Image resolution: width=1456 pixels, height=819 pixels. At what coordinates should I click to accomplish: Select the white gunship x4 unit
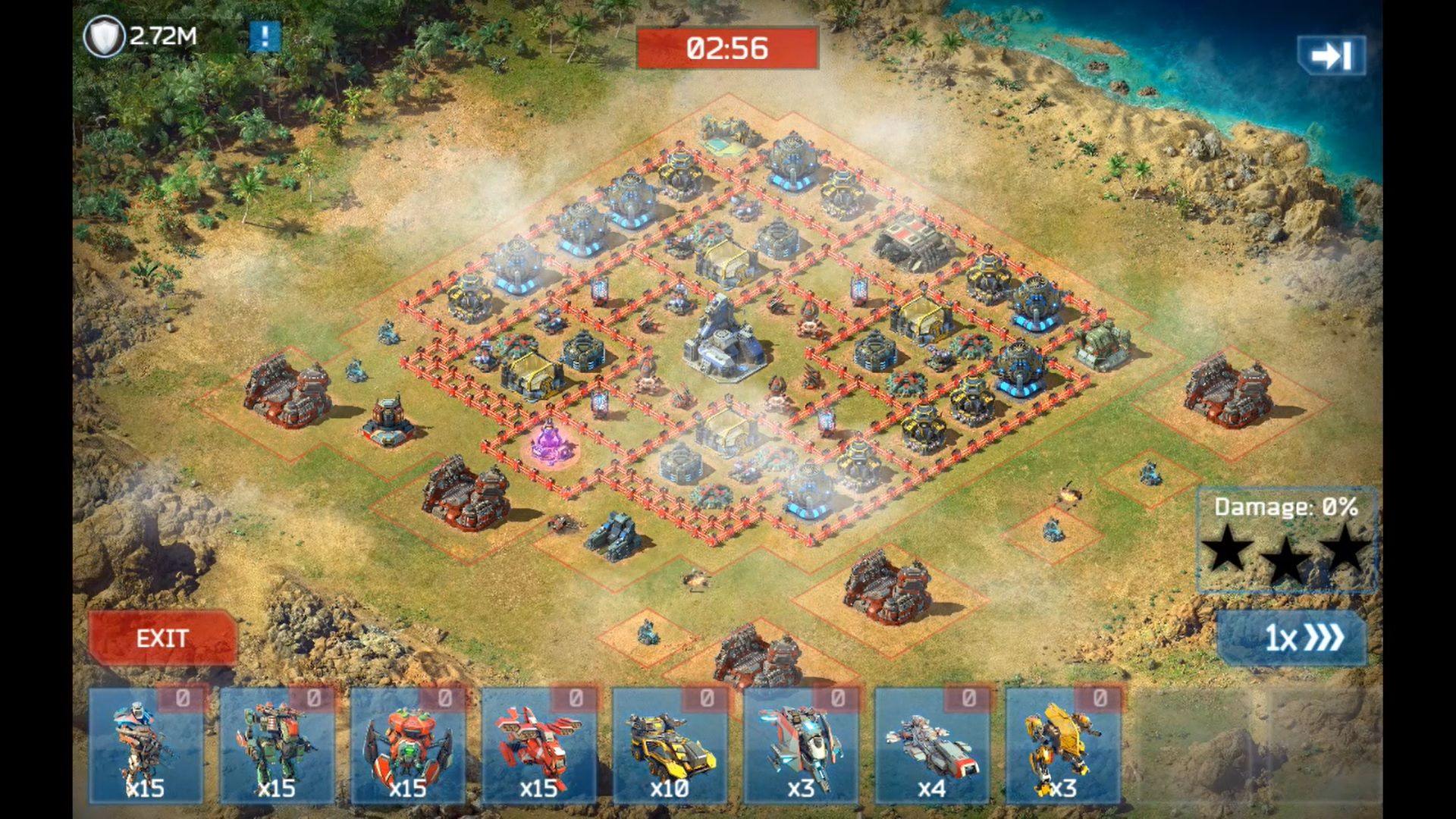coord(932,745)
